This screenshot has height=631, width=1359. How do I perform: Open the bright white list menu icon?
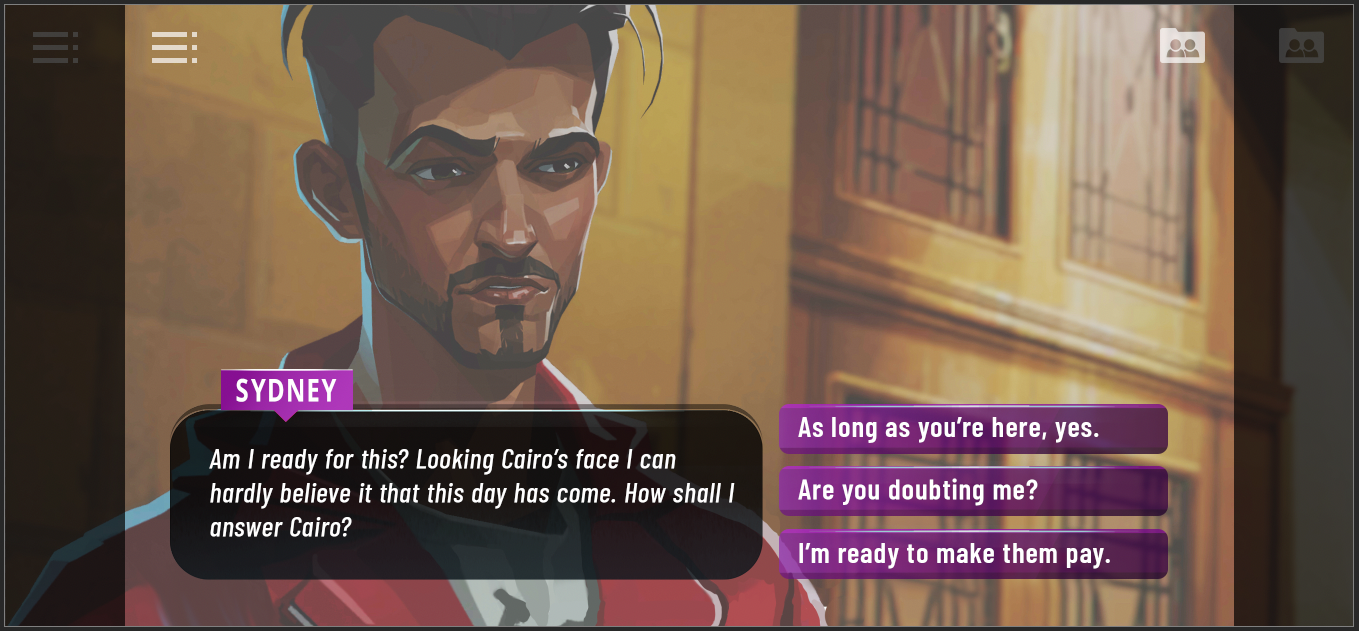[x=174, y=47]
